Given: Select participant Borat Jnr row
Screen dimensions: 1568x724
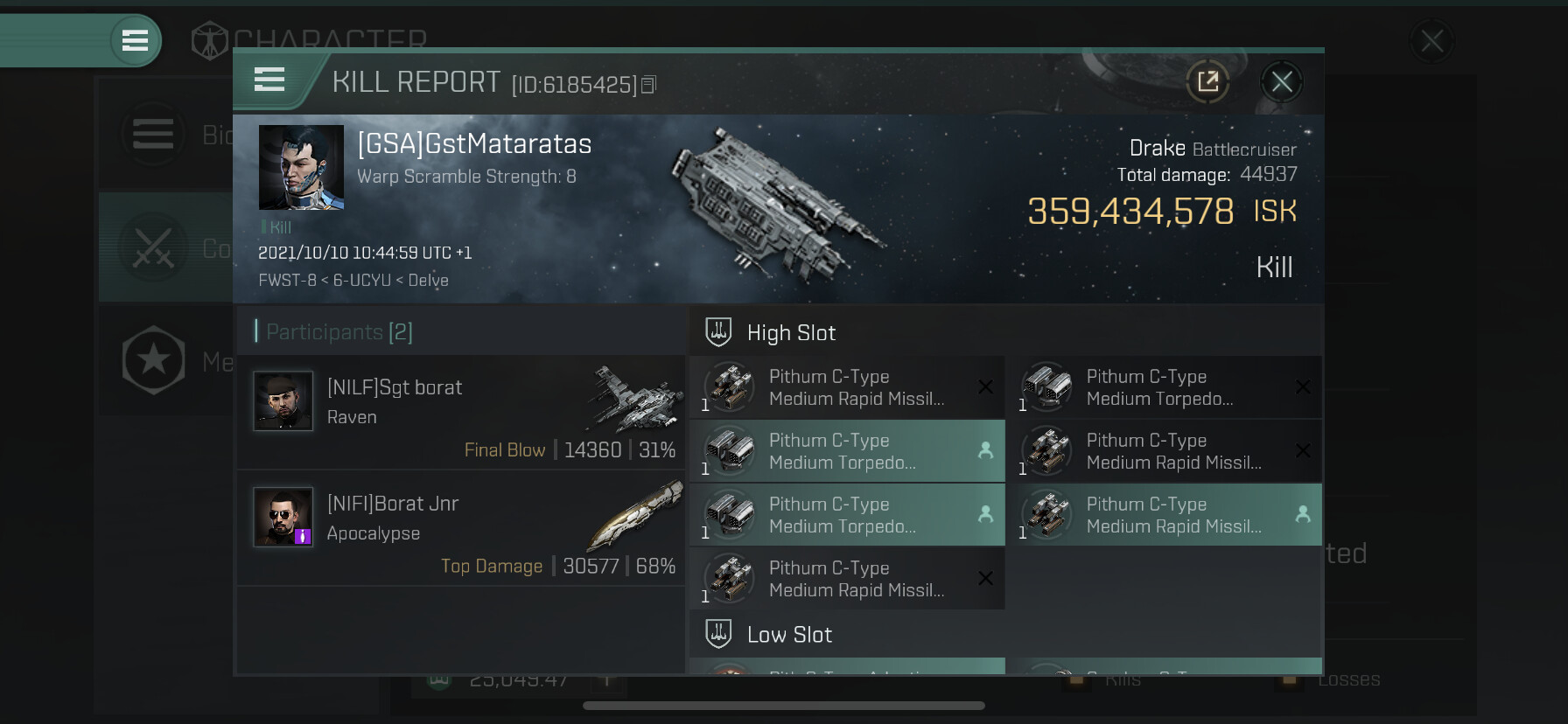Looking at the screenshot, I should tap(461, 528).
